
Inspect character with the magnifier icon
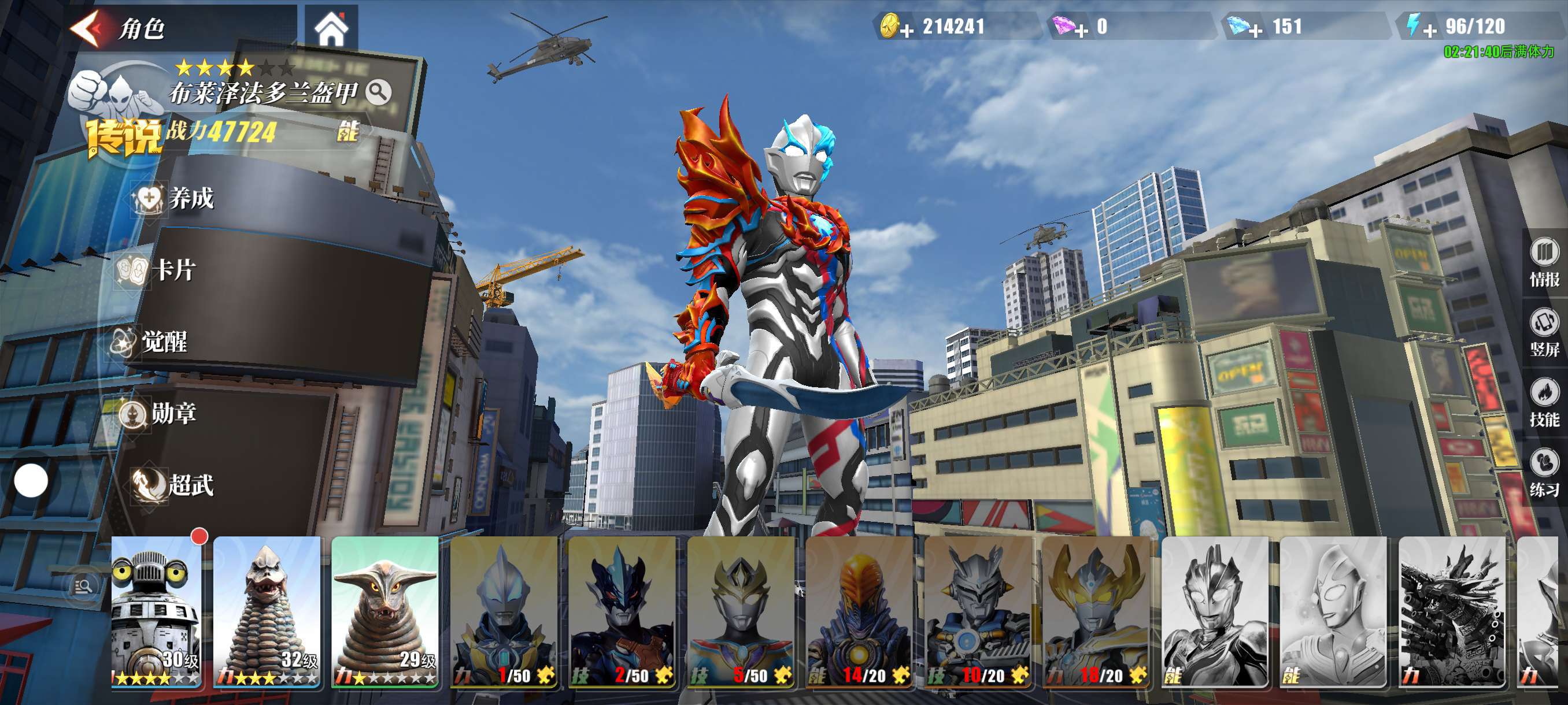379,92
